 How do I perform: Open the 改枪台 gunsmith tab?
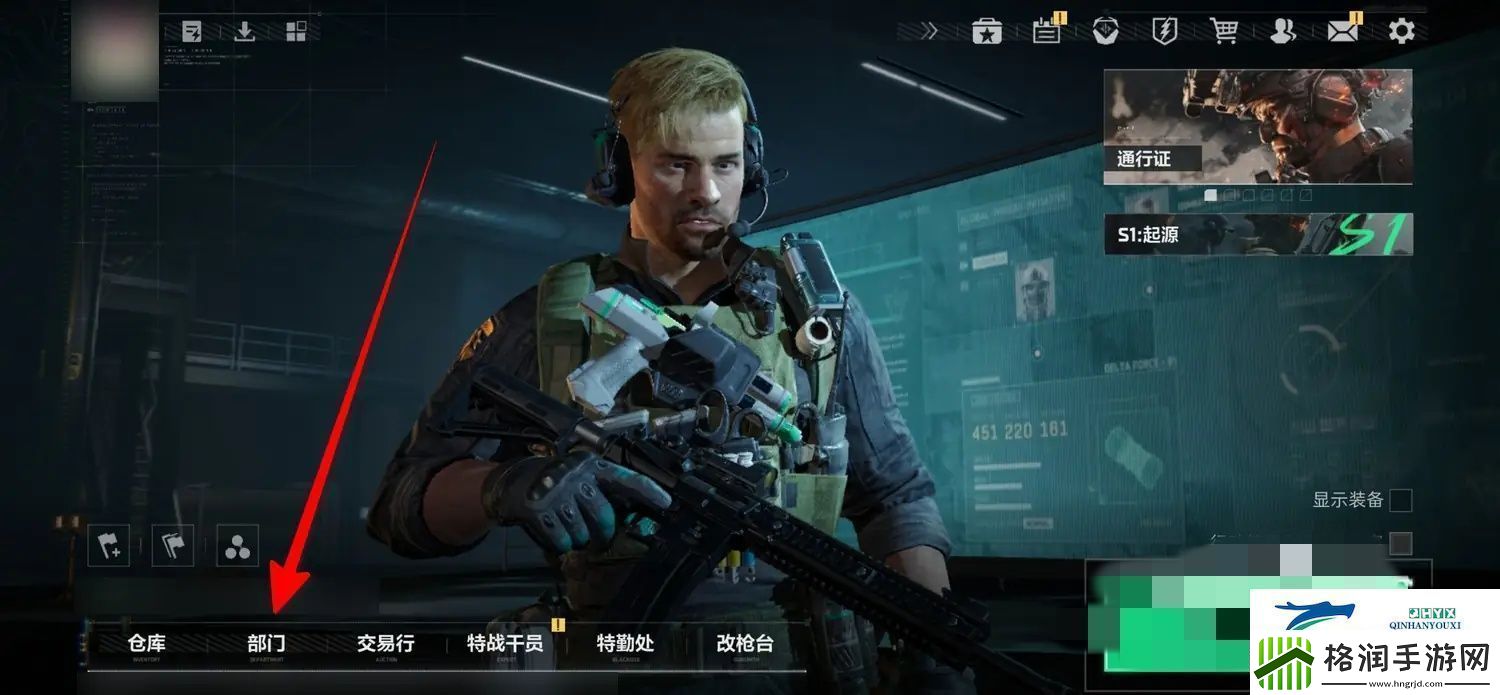(745, 644)
